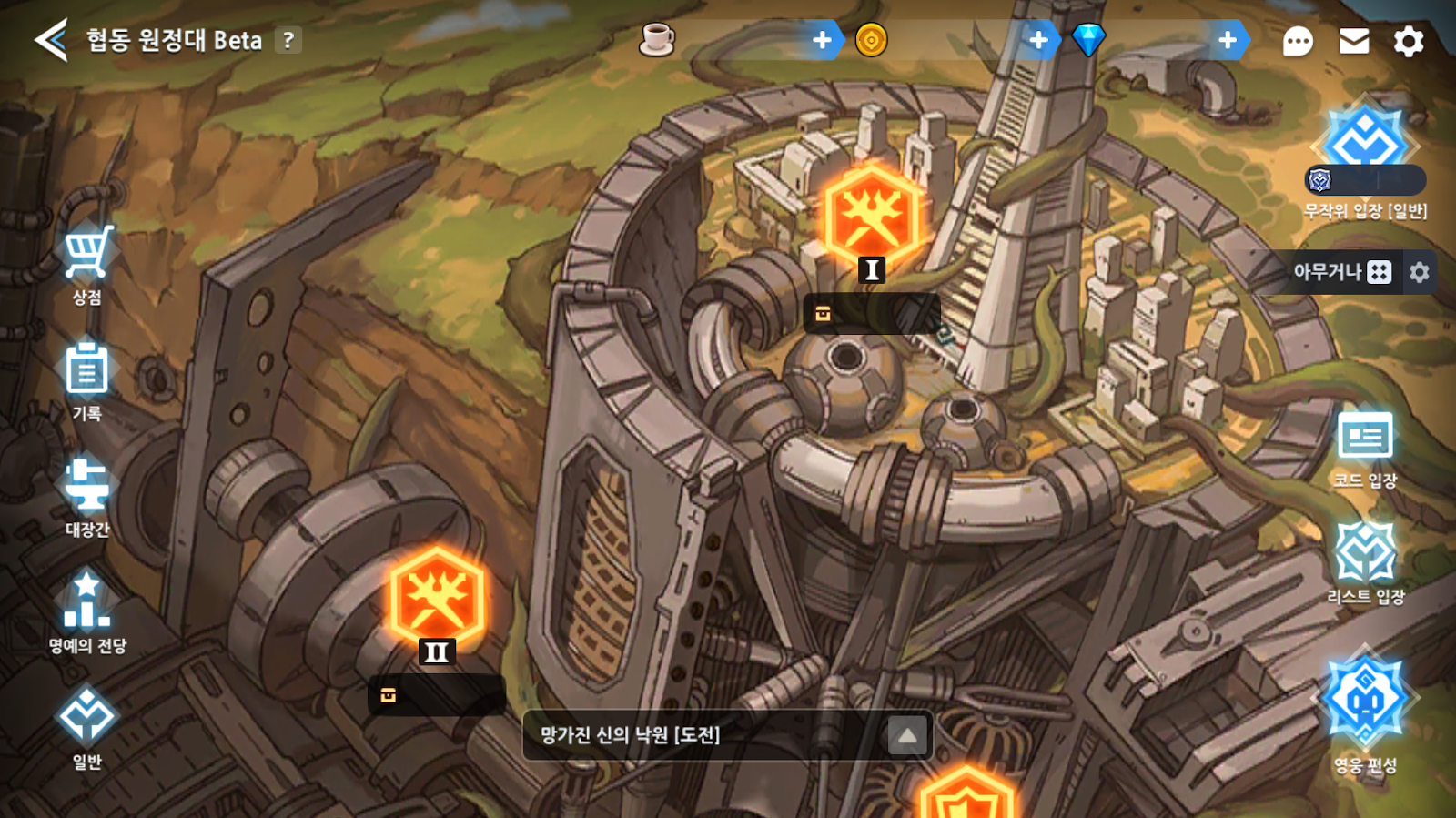Open the mail envelope inbox
1456x818 pixels.
[x=1354, y=41]
